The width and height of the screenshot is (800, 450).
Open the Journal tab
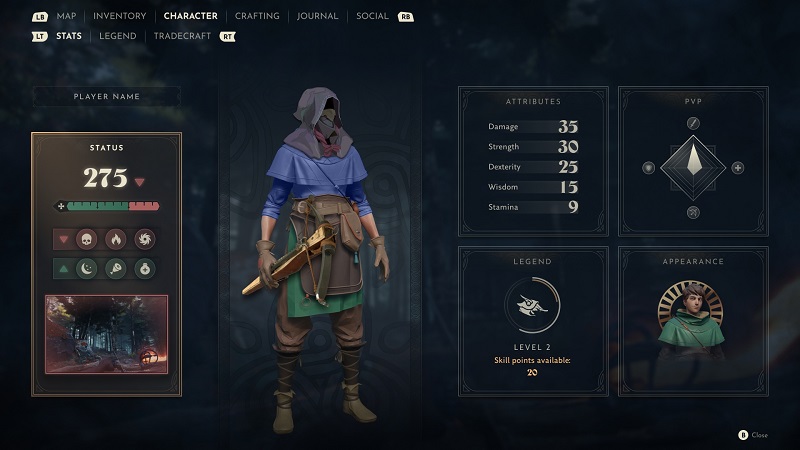click(x=317, y=16)
